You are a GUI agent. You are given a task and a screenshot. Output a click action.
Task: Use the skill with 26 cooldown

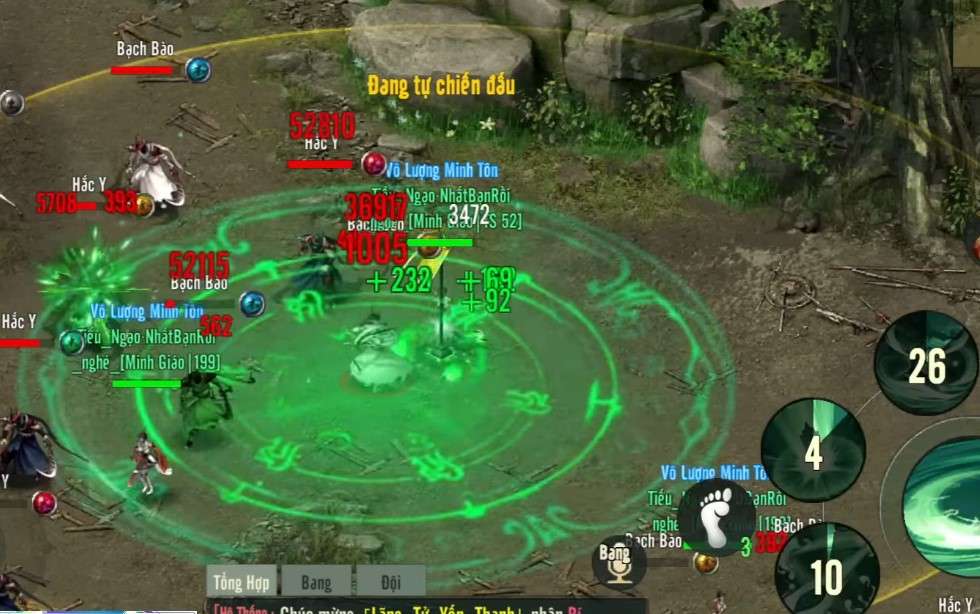[x=925, y=365]
